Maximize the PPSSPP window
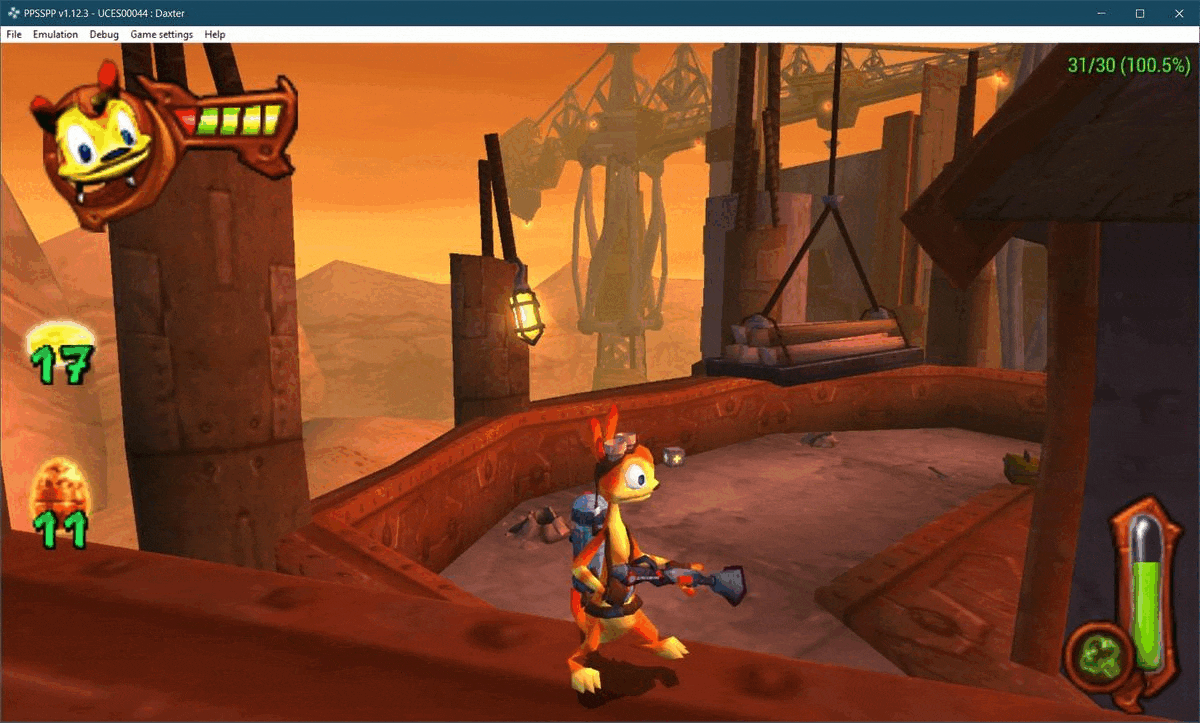The width and height of the screenshot is (1200, 723). click(1139, 13)
